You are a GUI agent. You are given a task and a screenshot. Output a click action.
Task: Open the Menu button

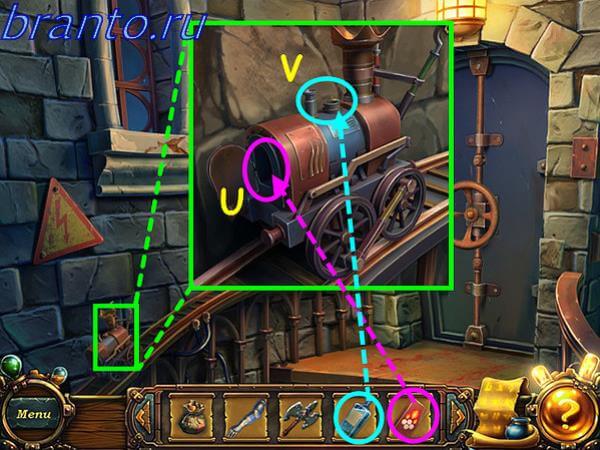tap(32, 413)
